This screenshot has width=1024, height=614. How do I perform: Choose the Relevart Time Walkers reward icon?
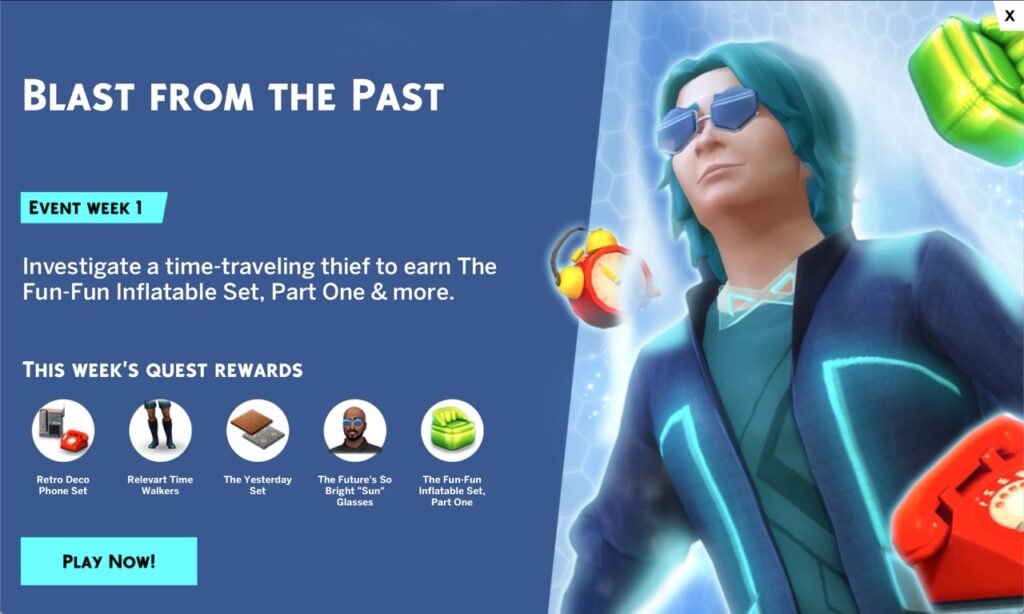[160, 431]
